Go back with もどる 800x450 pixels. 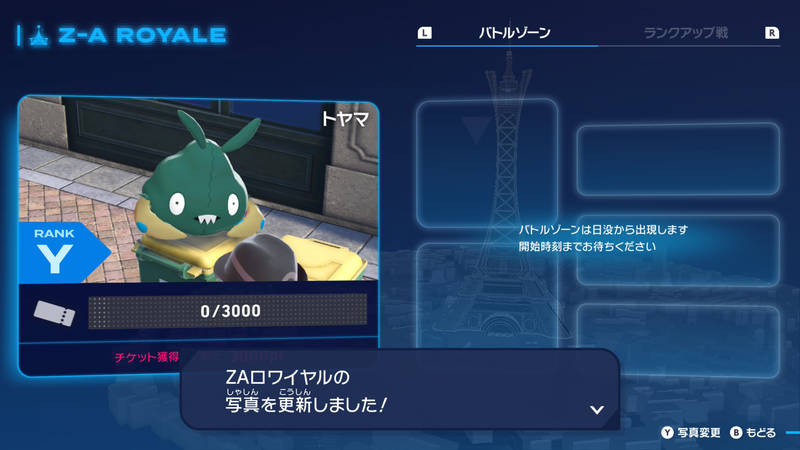coord(753,433)
